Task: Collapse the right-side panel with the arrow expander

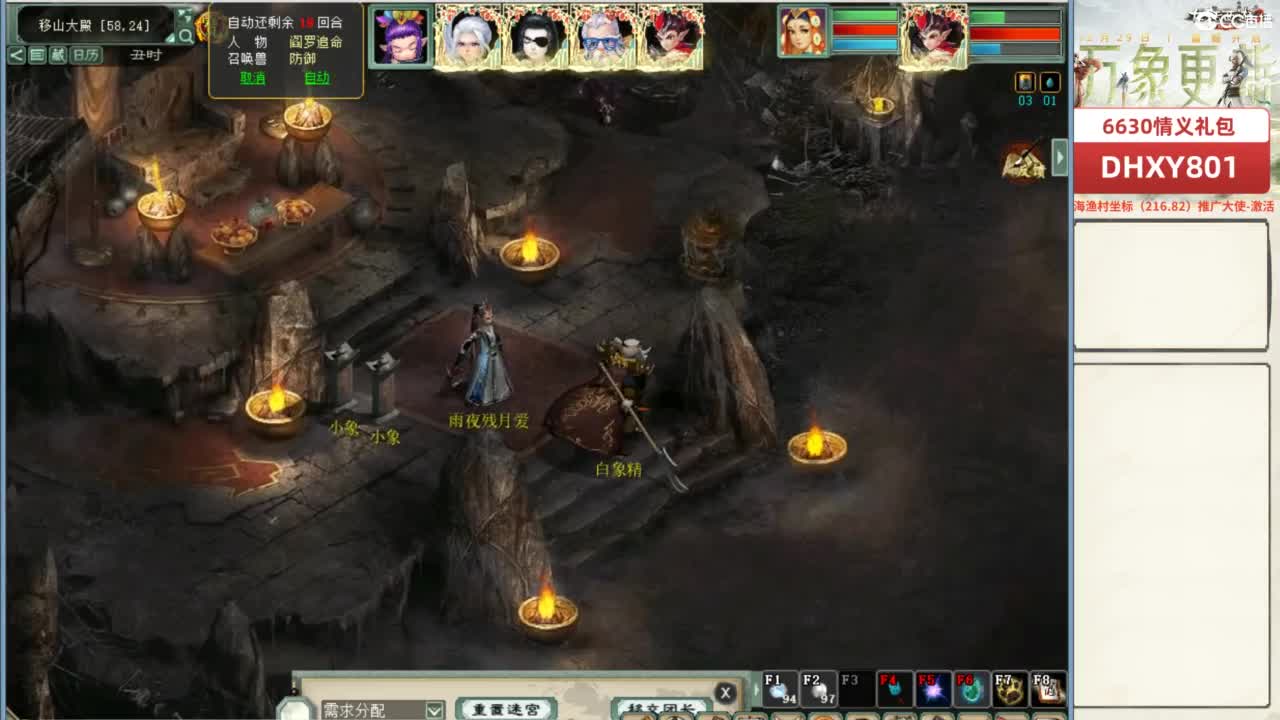Action: 1060,159
